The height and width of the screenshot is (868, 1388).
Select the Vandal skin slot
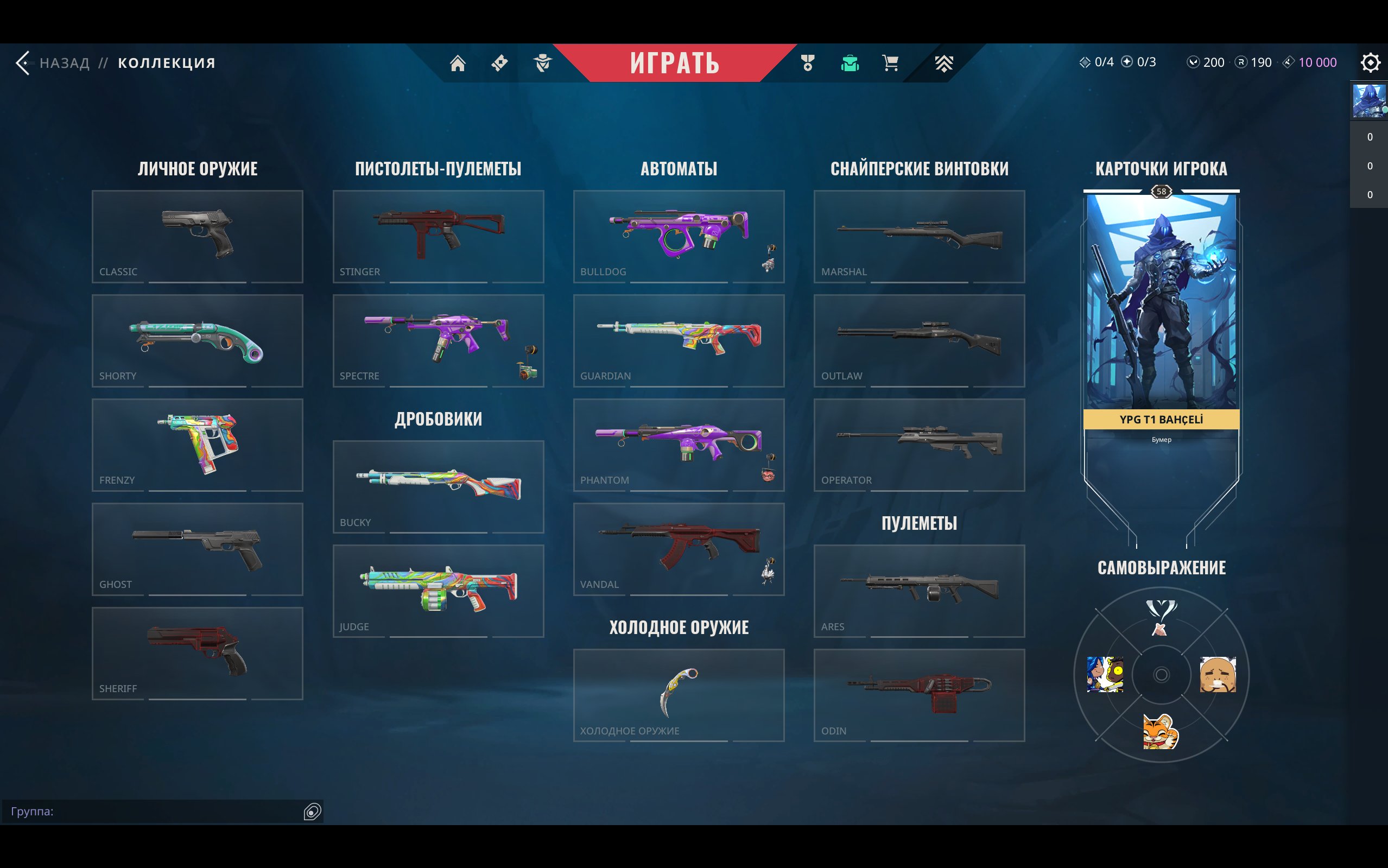click(x=677, y=549)
